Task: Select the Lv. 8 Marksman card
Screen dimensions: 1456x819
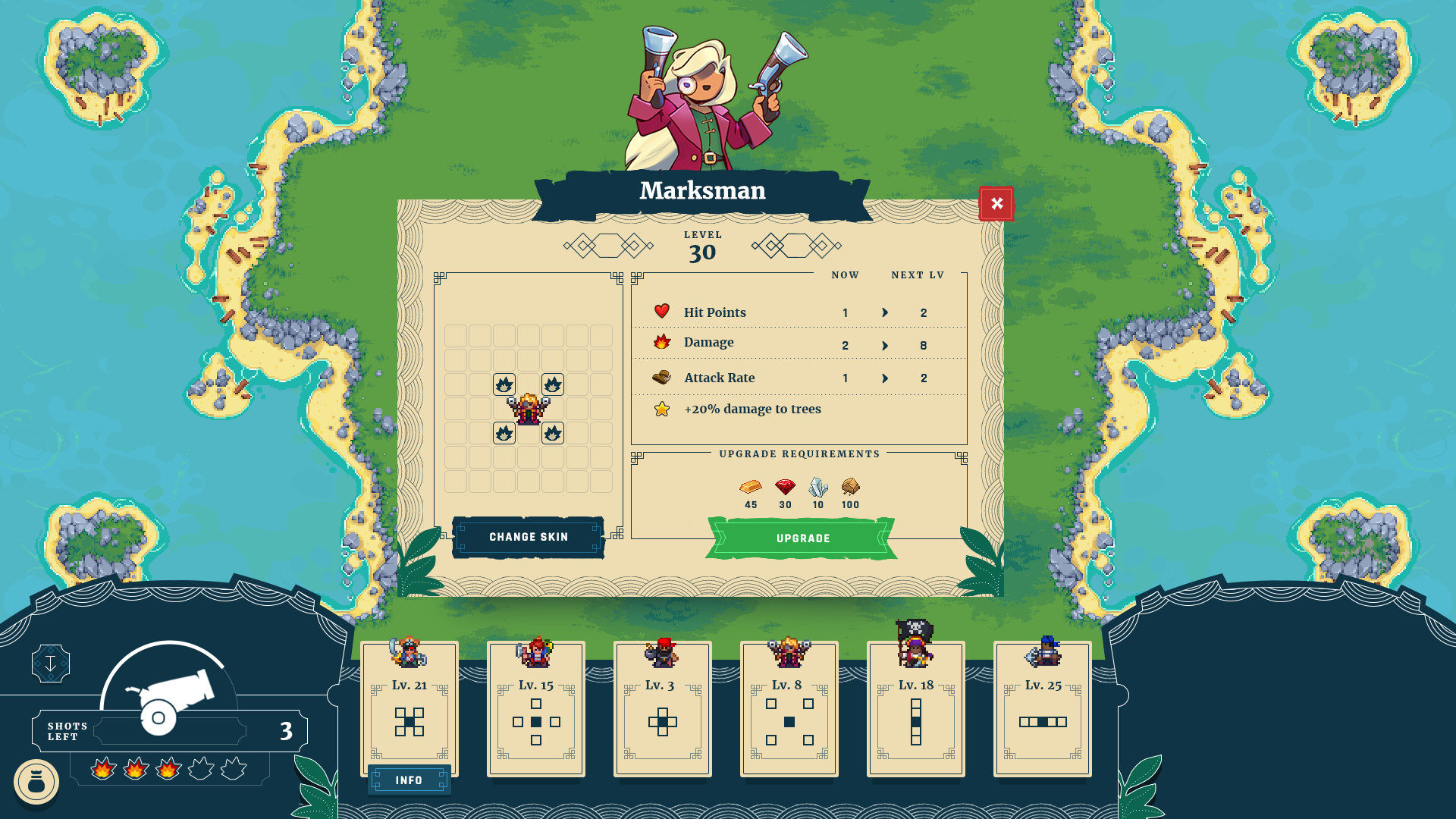Action: click(789, 709)
